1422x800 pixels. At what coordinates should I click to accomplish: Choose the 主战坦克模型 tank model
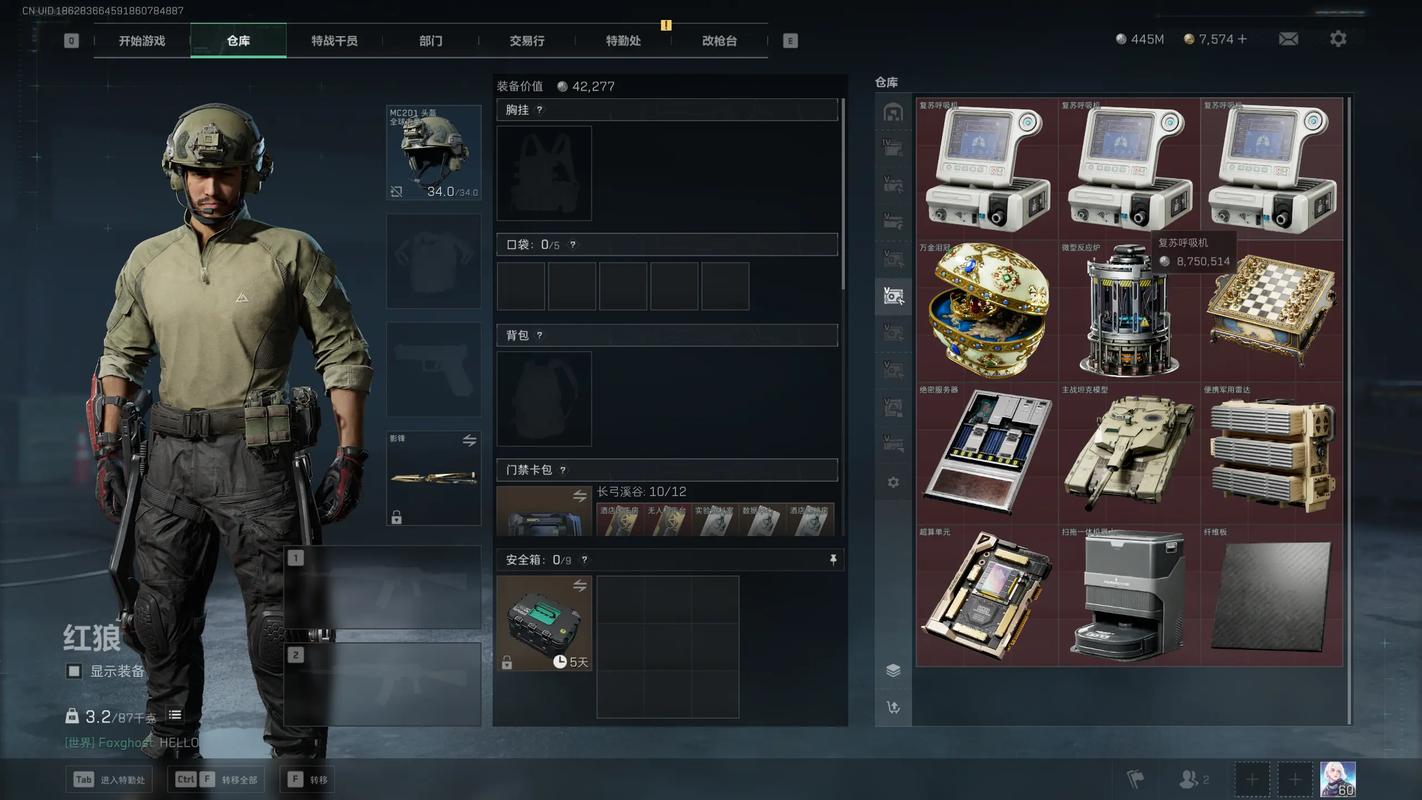[x=1128, y=452]
